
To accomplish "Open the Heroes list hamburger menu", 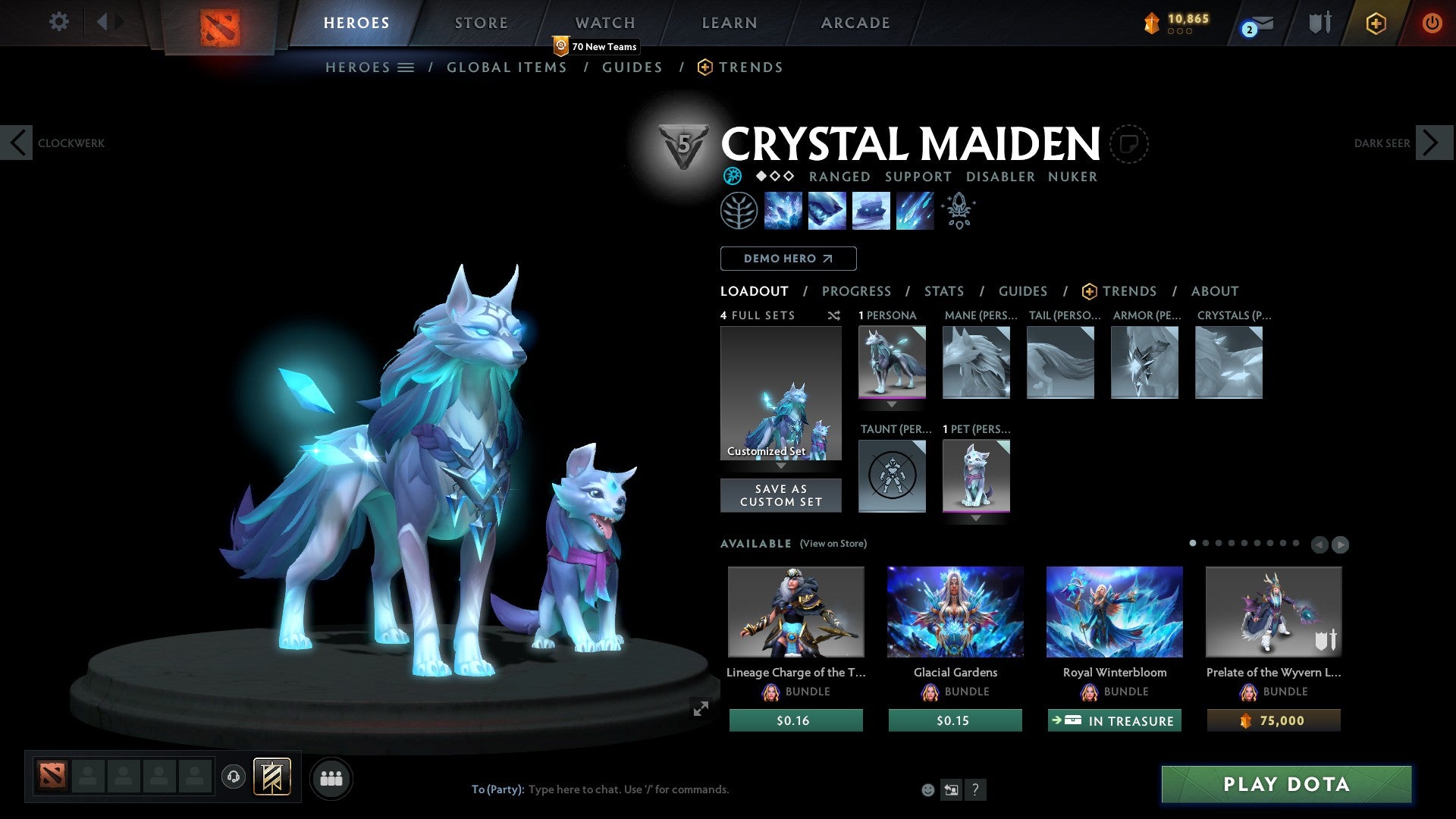I will 407,67.
